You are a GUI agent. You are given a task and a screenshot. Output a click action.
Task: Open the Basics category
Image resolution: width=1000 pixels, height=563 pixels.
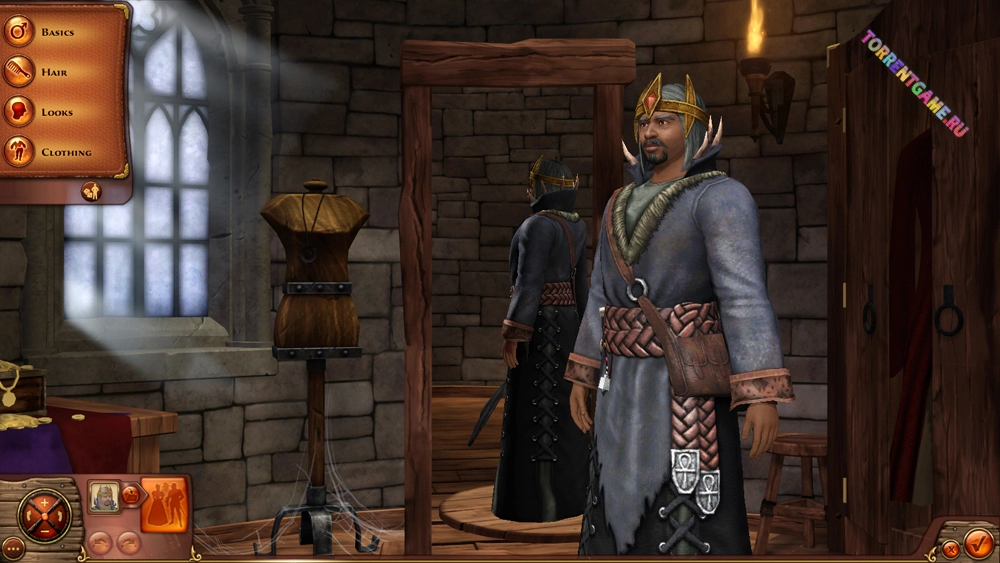pyautogui.click(x=58, y=32)
